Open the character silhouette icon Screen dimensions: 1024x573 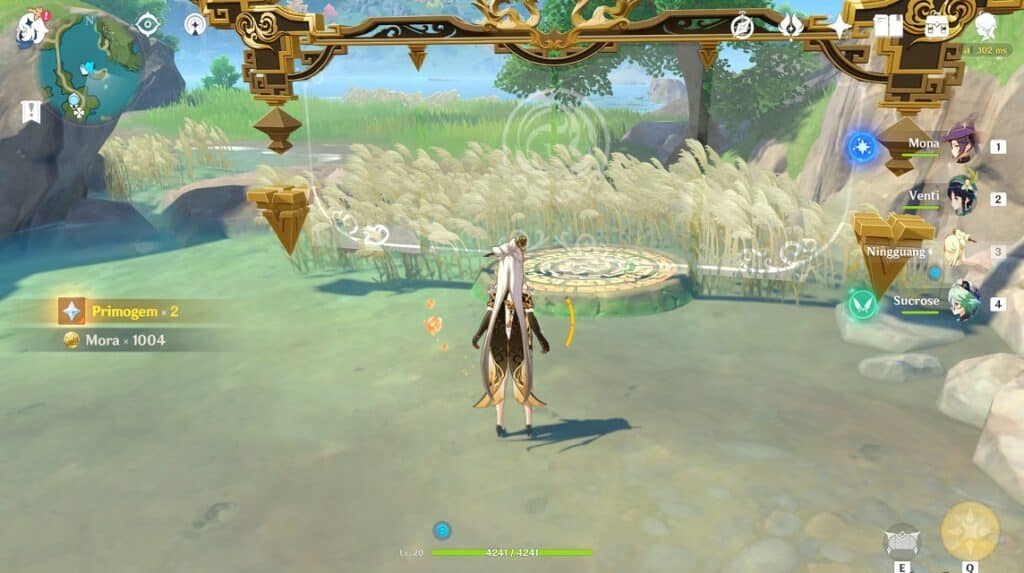(986, 26)
